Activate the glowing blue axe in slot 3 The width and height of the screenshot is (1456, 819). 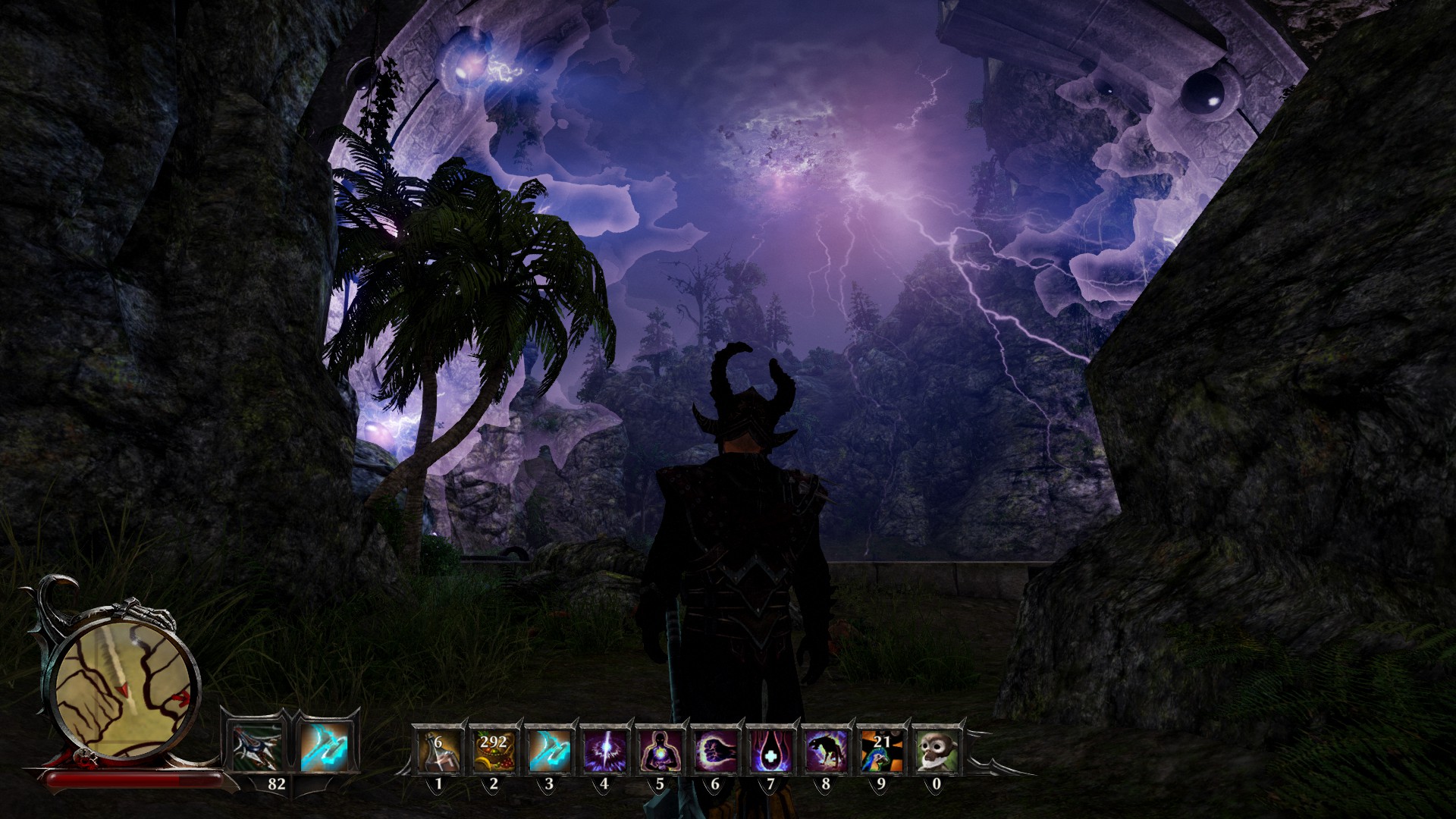549,750
